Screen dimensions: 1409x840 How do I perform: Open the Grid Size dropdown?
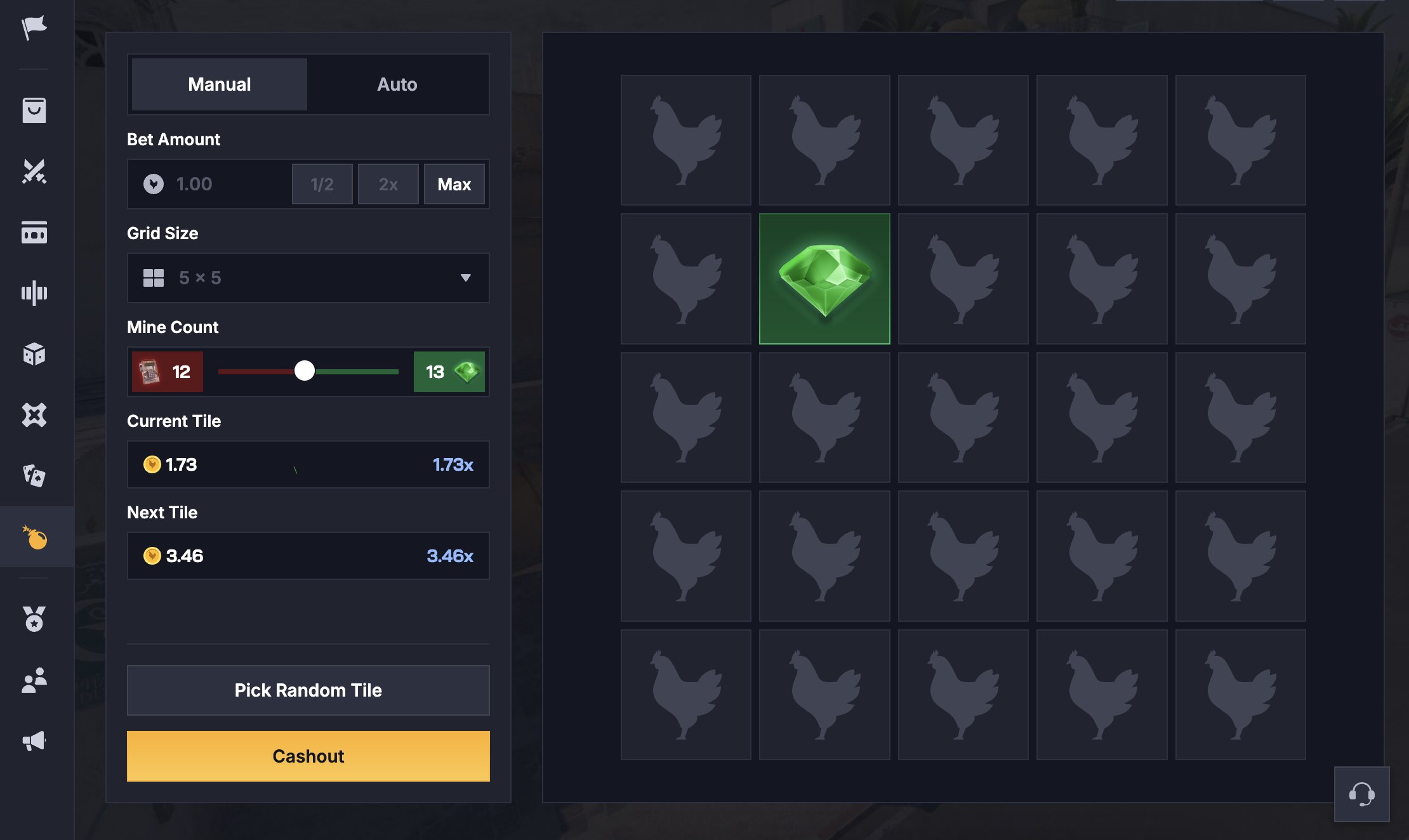tap(308, 278)
